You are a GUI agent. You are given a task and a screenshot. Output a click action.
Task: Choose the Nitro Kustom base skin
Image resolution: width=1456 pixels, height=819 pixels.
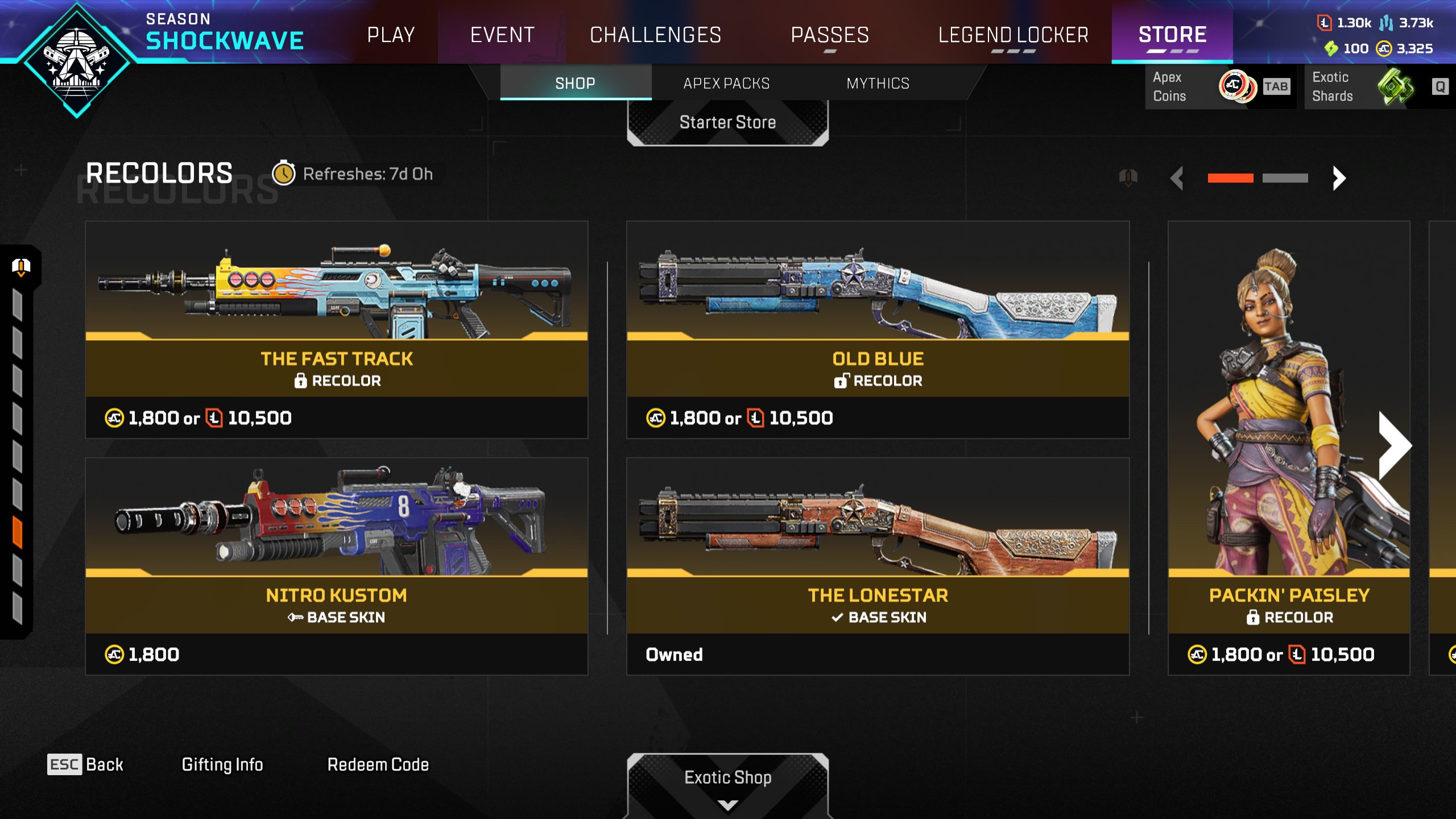tap(336, 566)
